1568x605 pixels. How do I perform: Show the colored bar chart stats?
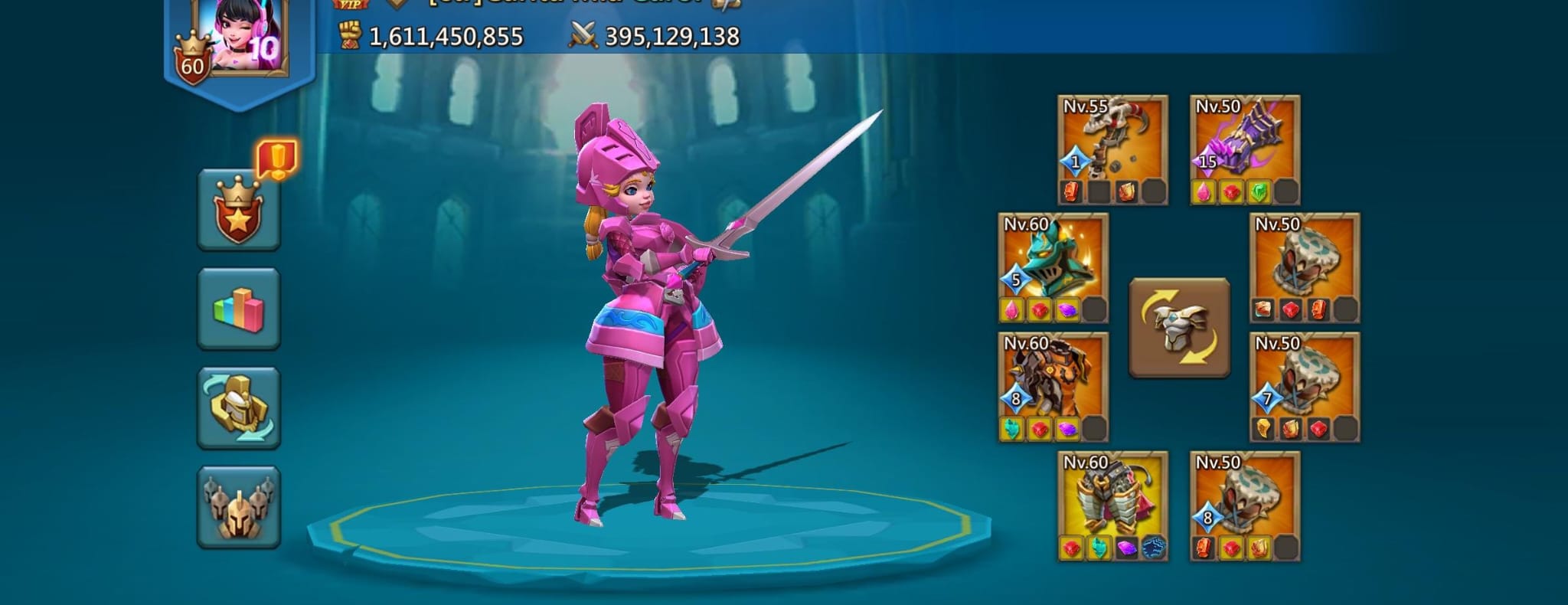pyautogui.click(x=239, y=309)
